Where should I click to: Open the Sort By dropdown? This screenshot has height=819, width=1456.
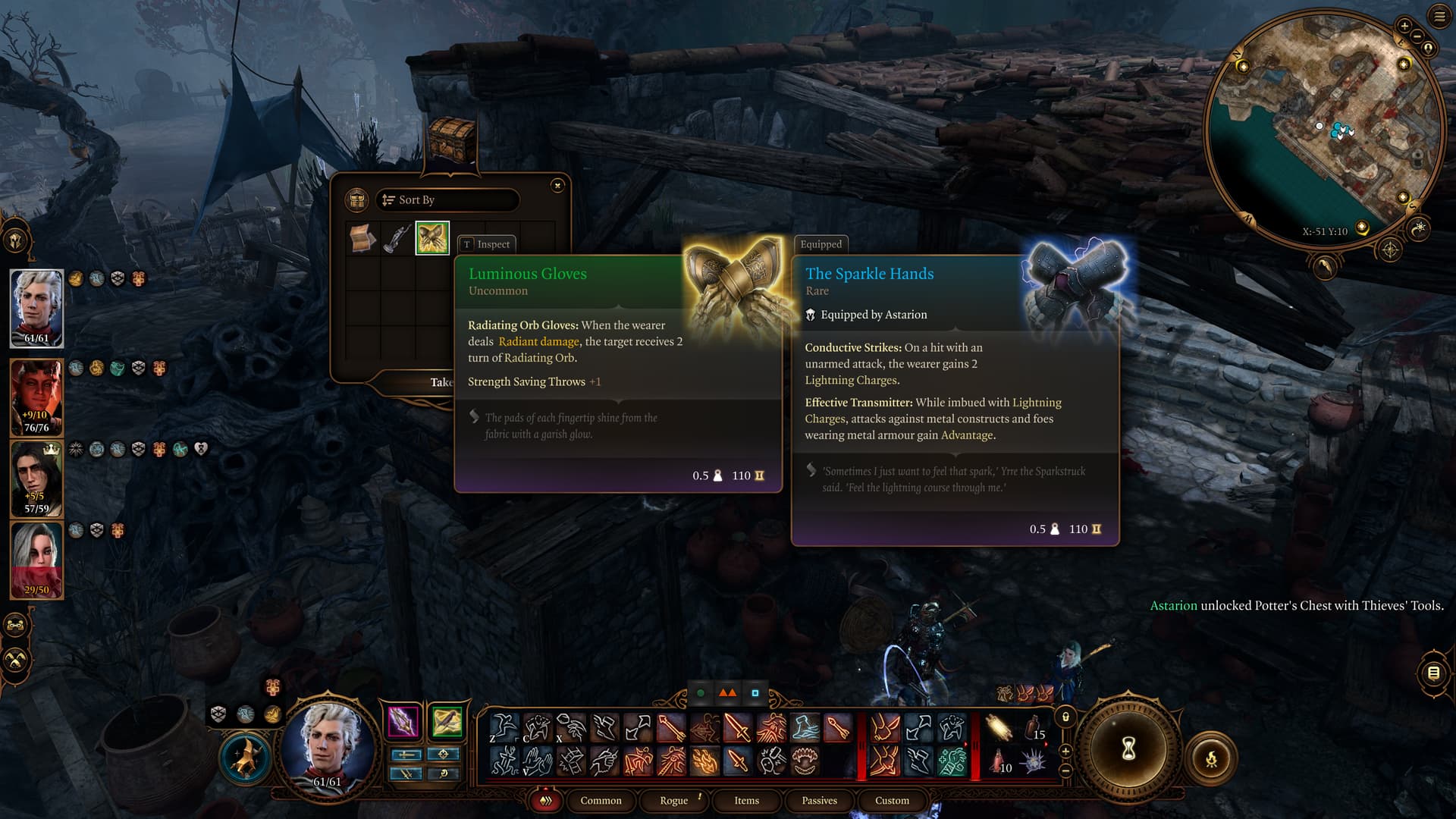point(447,200)
